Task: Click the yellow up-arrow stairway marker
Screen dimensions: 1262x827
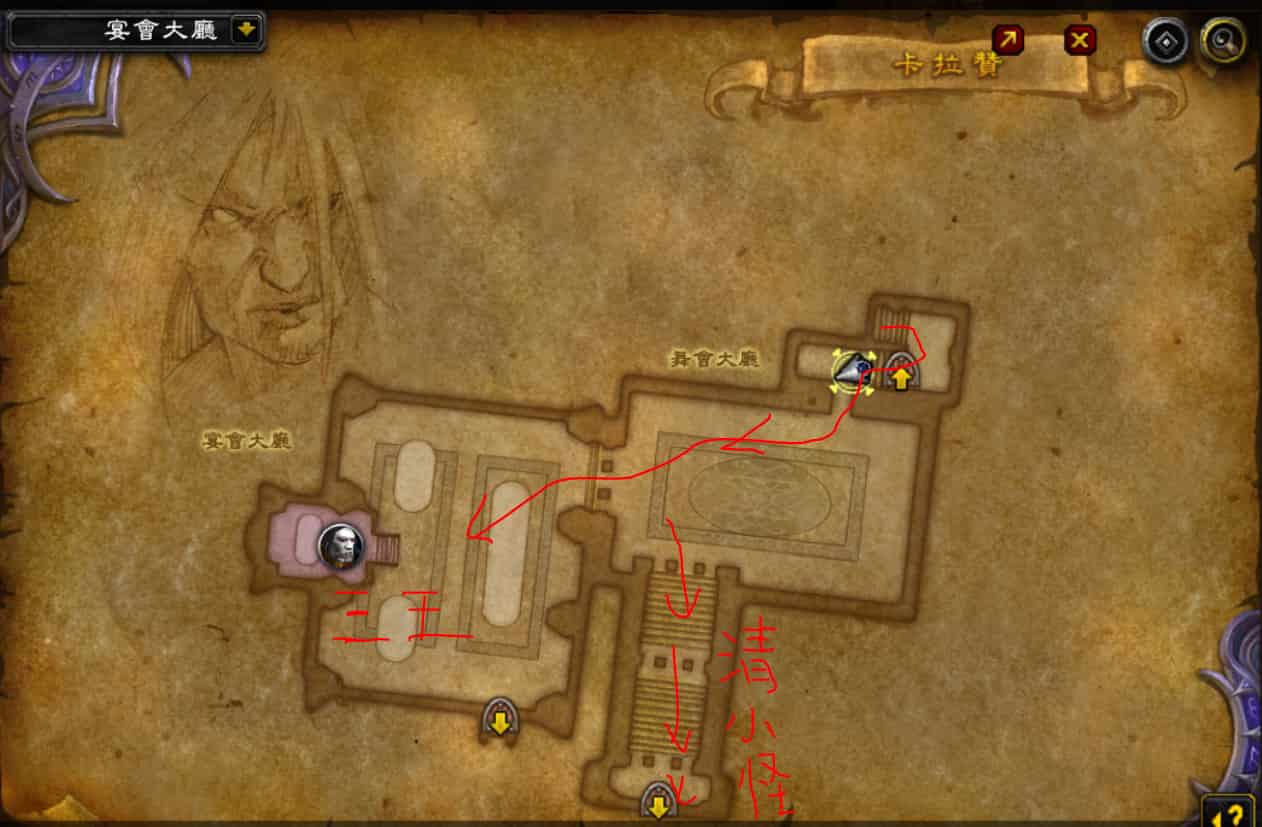Action: pos(901,376)
